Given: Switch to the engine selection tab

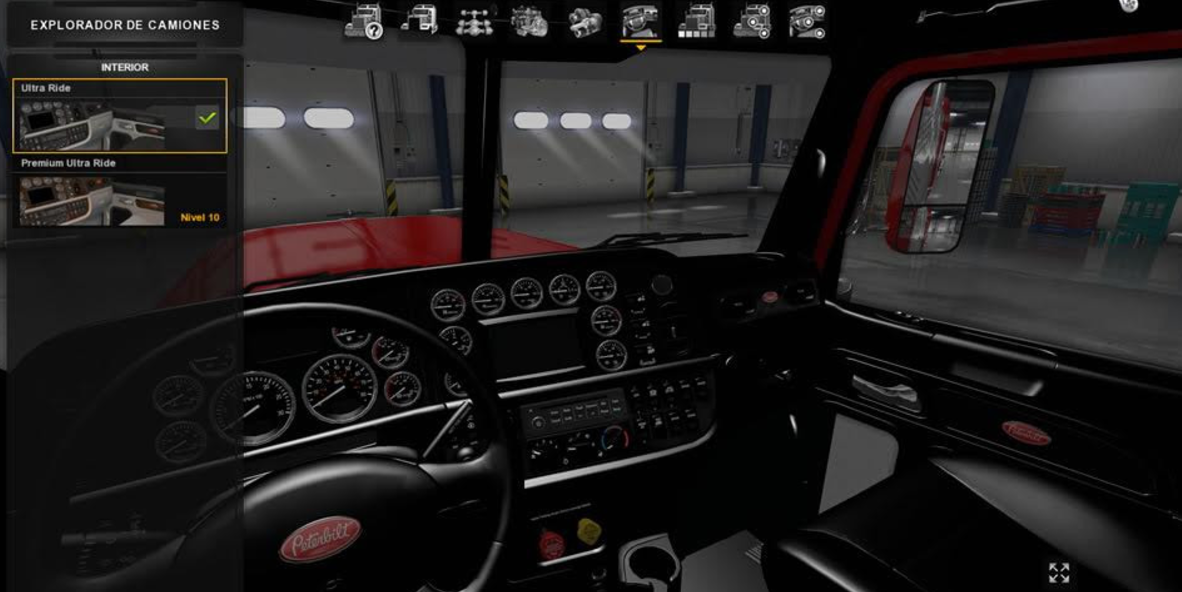Looking at the screenshot, I should [529, 21].
